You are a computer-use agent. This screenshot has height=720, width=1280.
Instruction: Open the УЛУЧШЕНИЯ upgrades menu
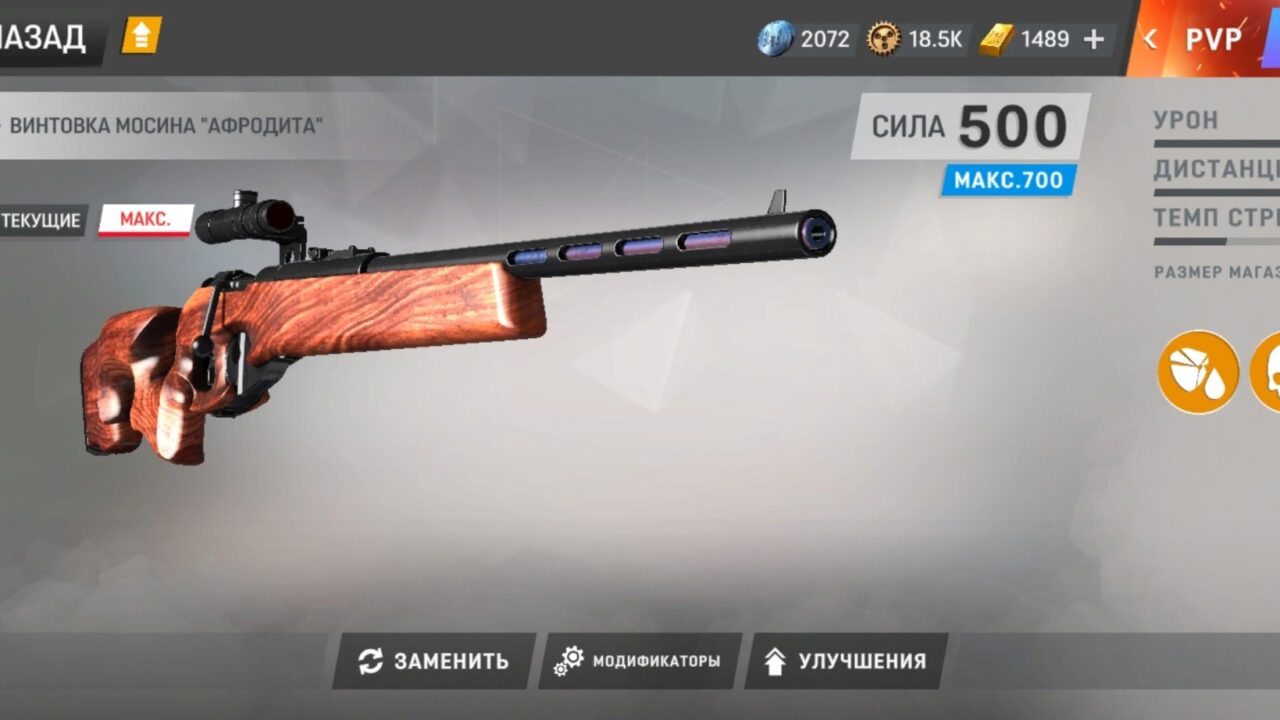(846, 661)
